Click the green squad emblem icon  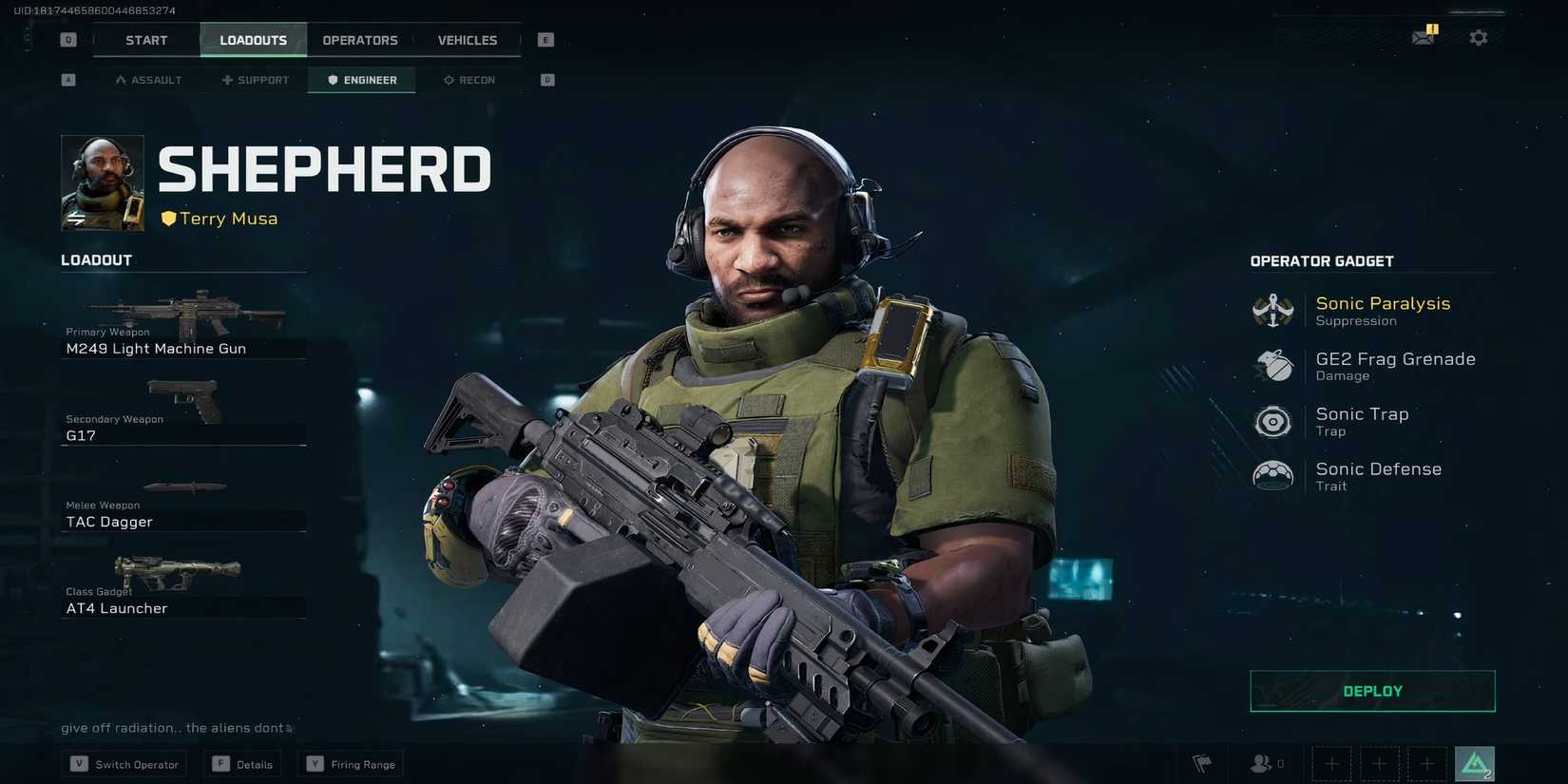(1474, 762)
